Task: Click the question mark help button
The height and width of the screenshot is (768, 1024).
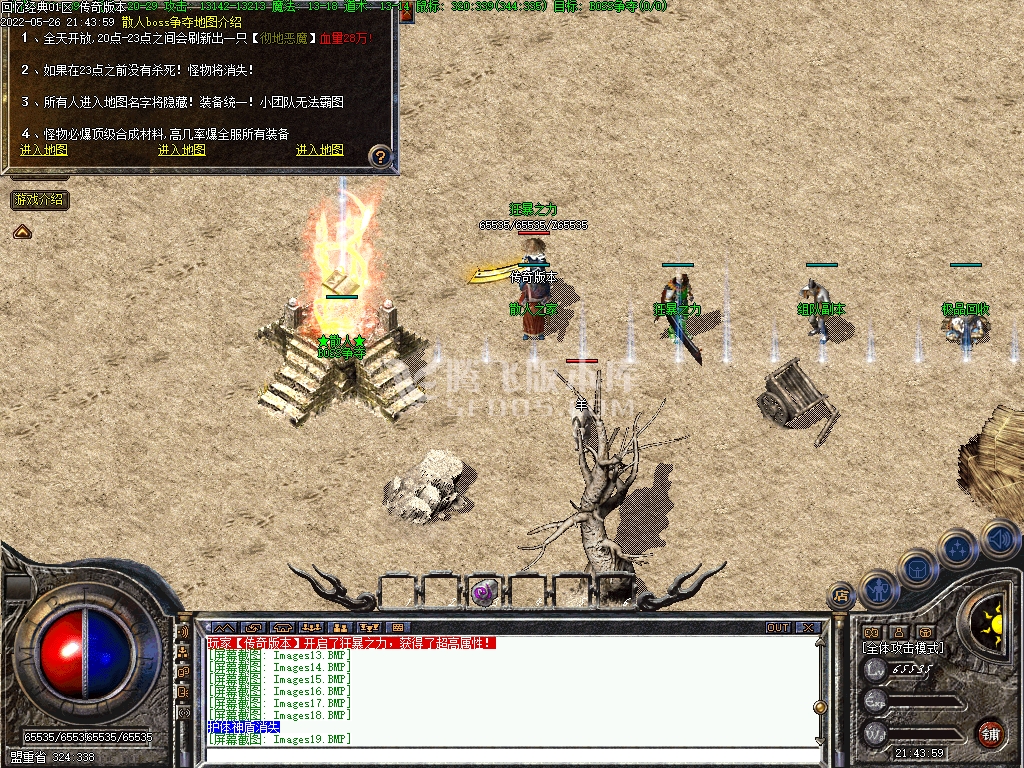Action: tap(380, 156)
